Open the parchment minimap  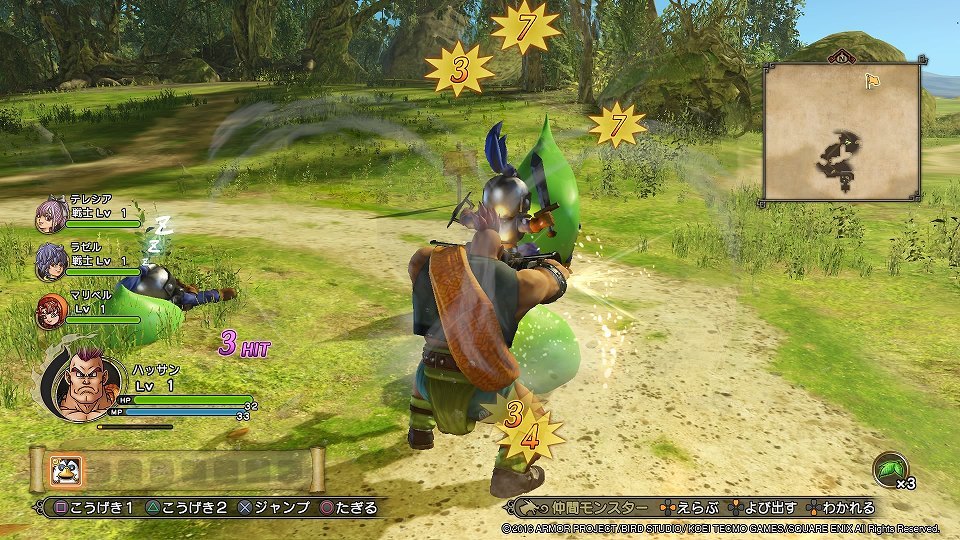coord(841,131)
